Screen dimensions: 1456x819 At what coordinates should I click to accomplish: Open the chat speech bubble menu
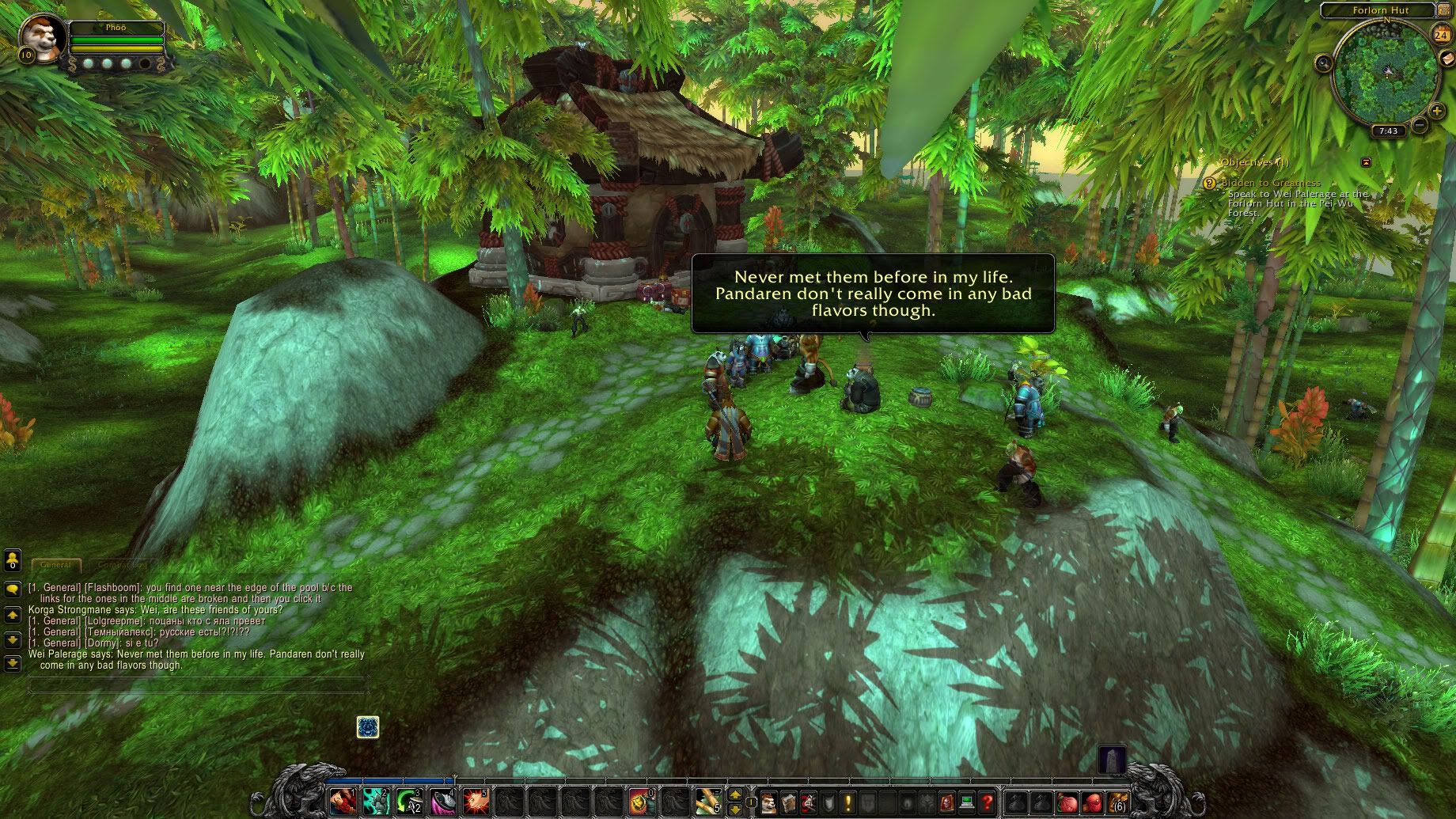pyautogui.click(x=13, y=590)
